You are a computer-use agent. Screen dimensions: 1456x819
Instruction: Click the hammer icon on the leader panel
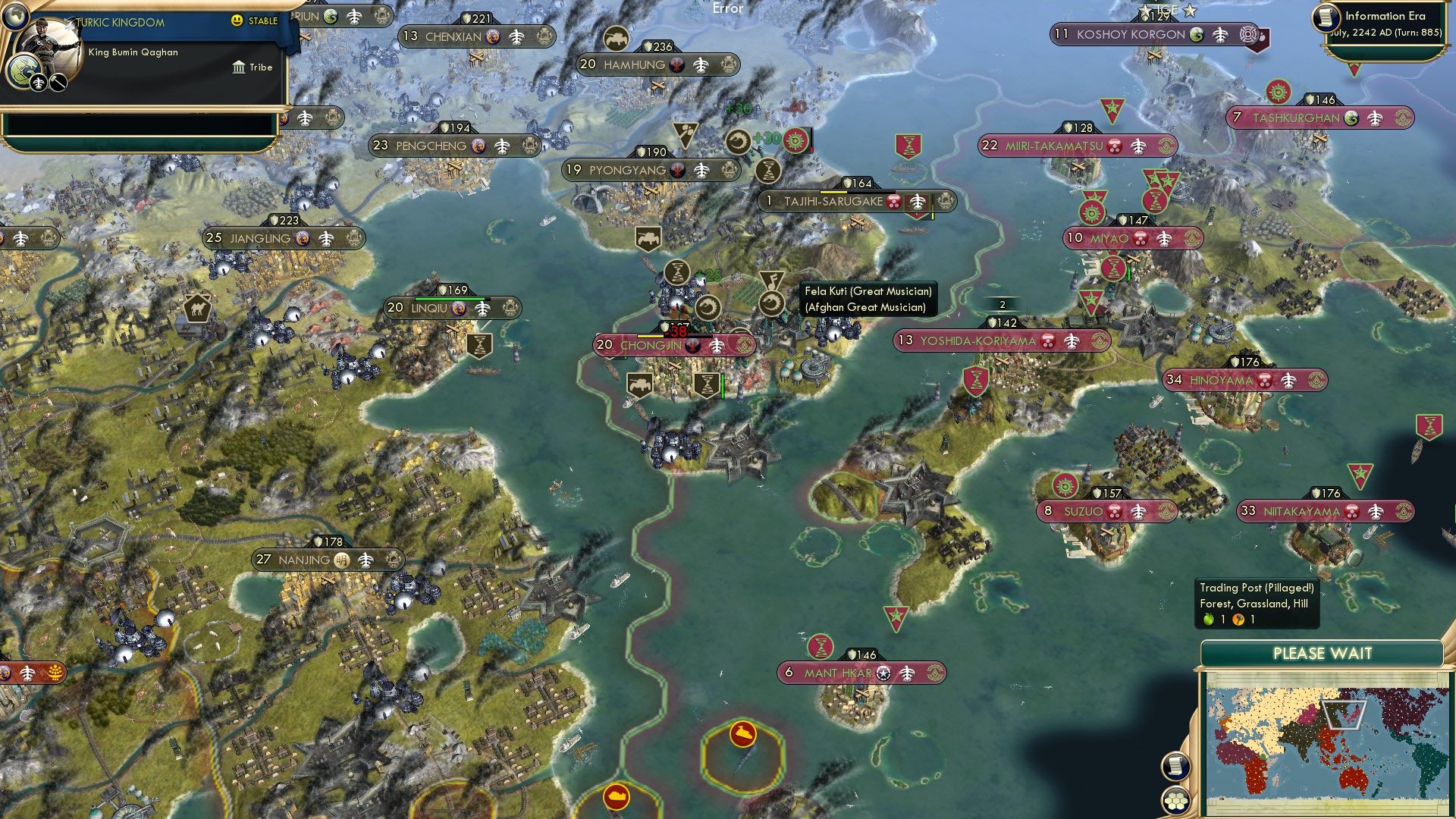(58, 83)
